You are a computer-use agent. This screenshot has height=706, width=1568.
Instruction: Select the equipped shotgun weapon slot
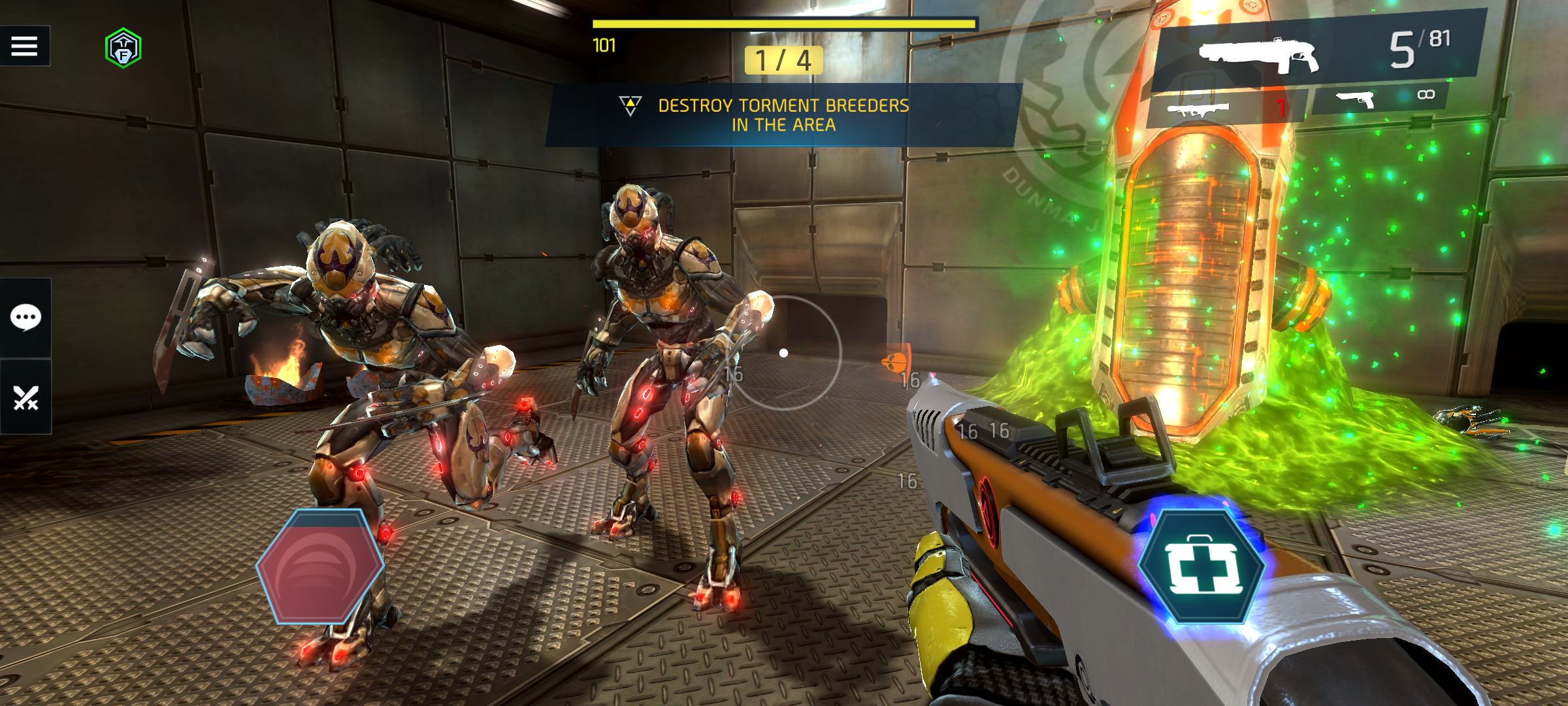click(x=1313, y=52)
